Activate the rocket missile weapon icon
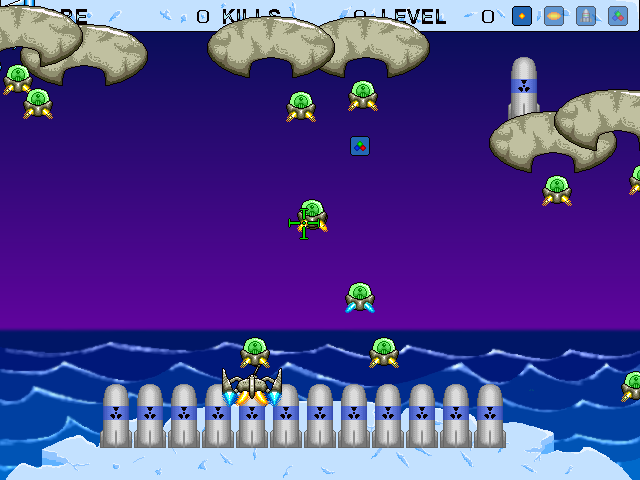Viewport: 640px width, 480px height. point(586,16)
